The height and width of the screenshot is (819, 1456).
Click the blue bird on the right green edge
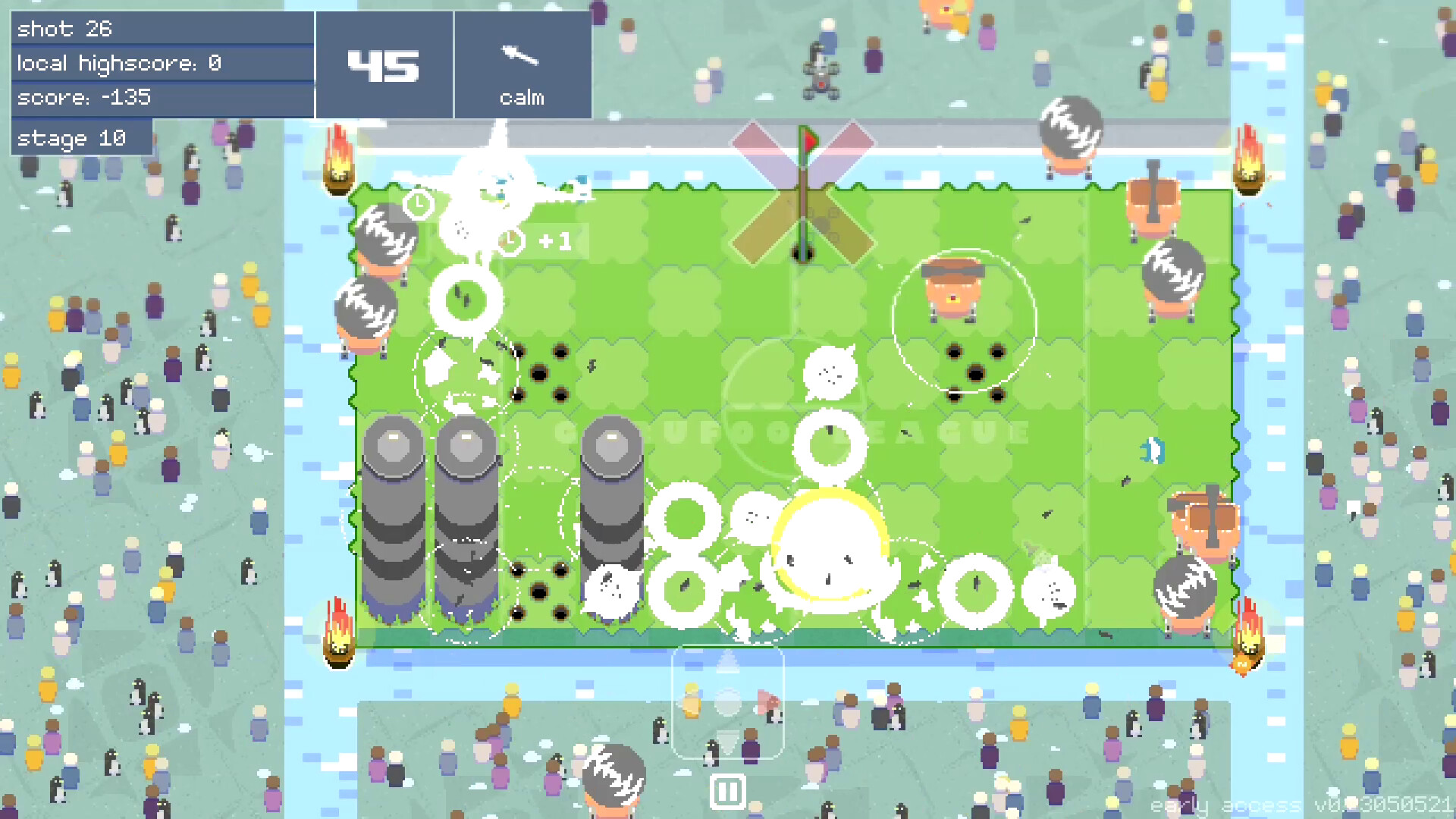[1151, 450]
